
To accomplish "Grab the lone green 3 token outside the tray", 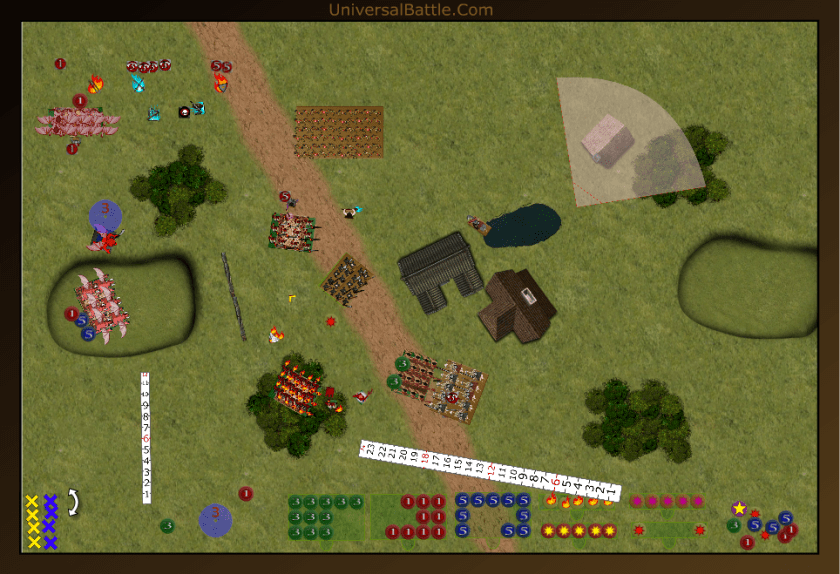I will click(x=167, y=526).
